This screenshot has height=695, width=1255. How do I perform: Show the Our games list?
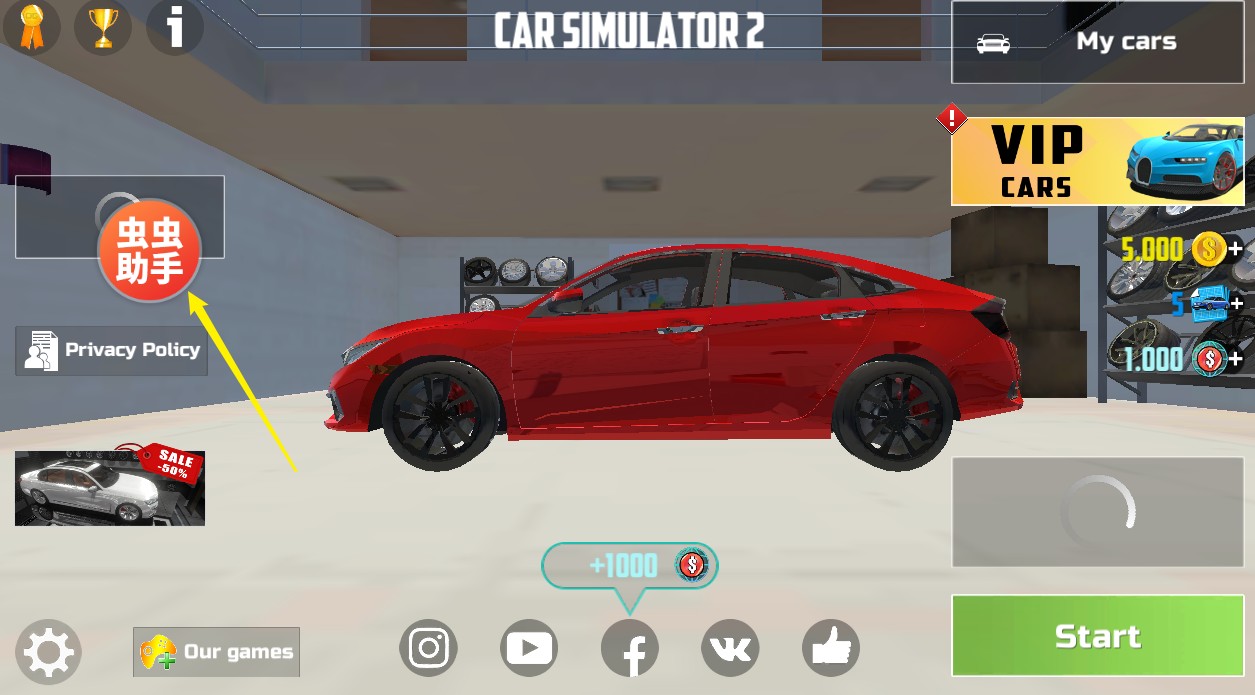(x=216, y=652)
